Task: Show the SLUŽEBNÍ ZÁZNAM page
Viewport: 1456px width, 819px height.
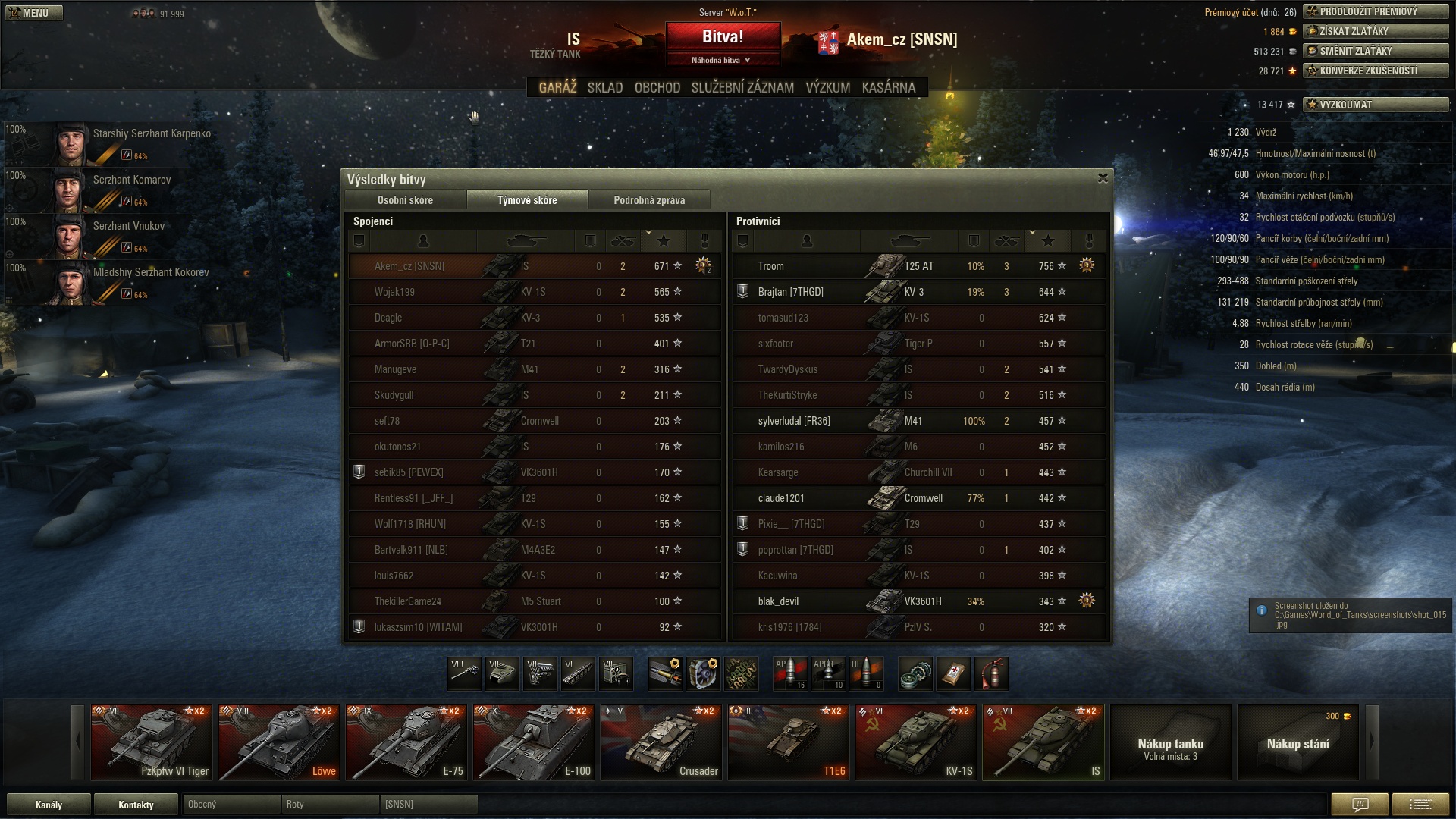Action: pyautogui.click(x=742, y=88)
